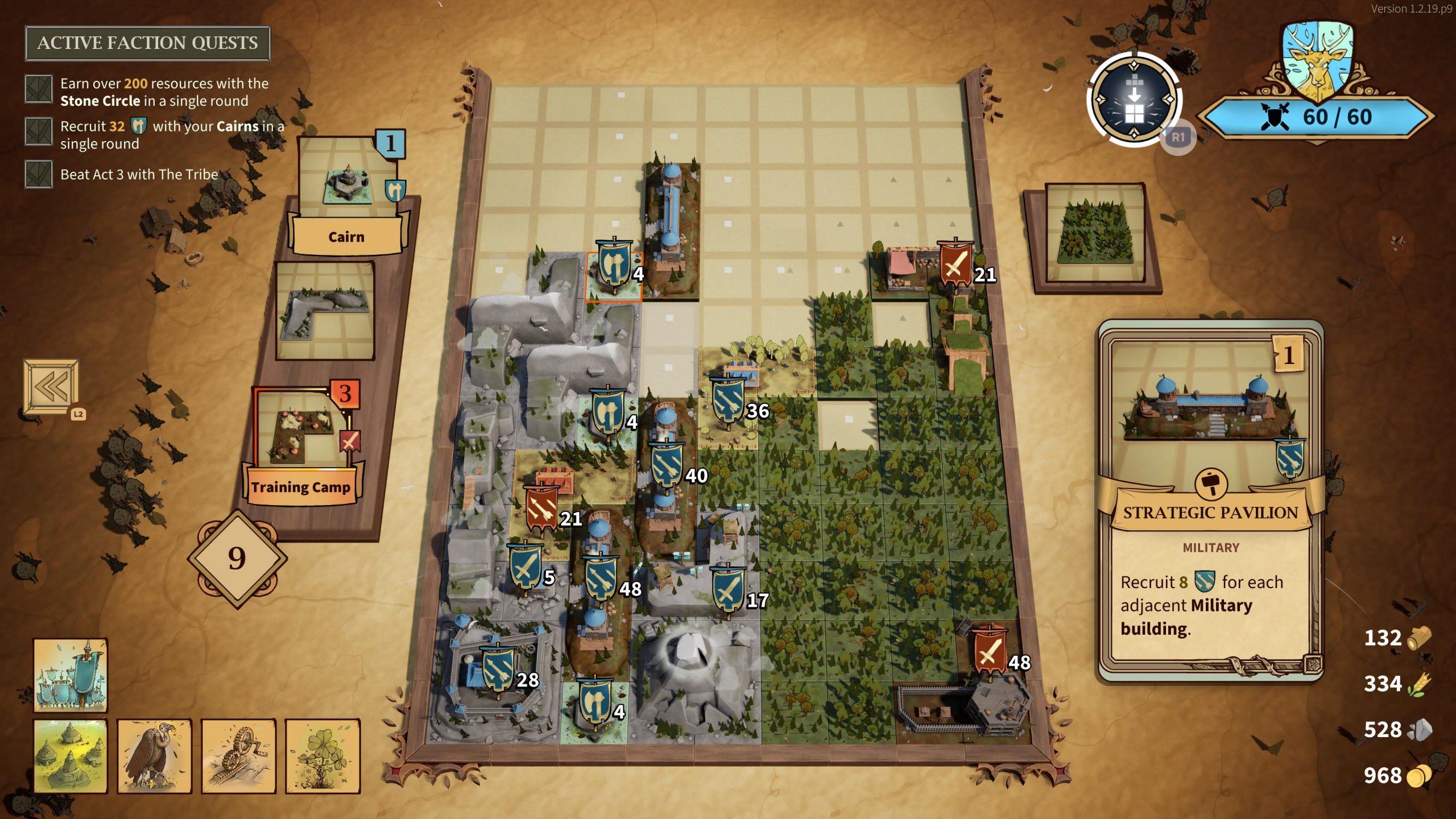Image resolution: width=1456 pixels, height=819 pixels.
Task: Examine the four-leaf clover relic icon
Action: pos(322,756)
